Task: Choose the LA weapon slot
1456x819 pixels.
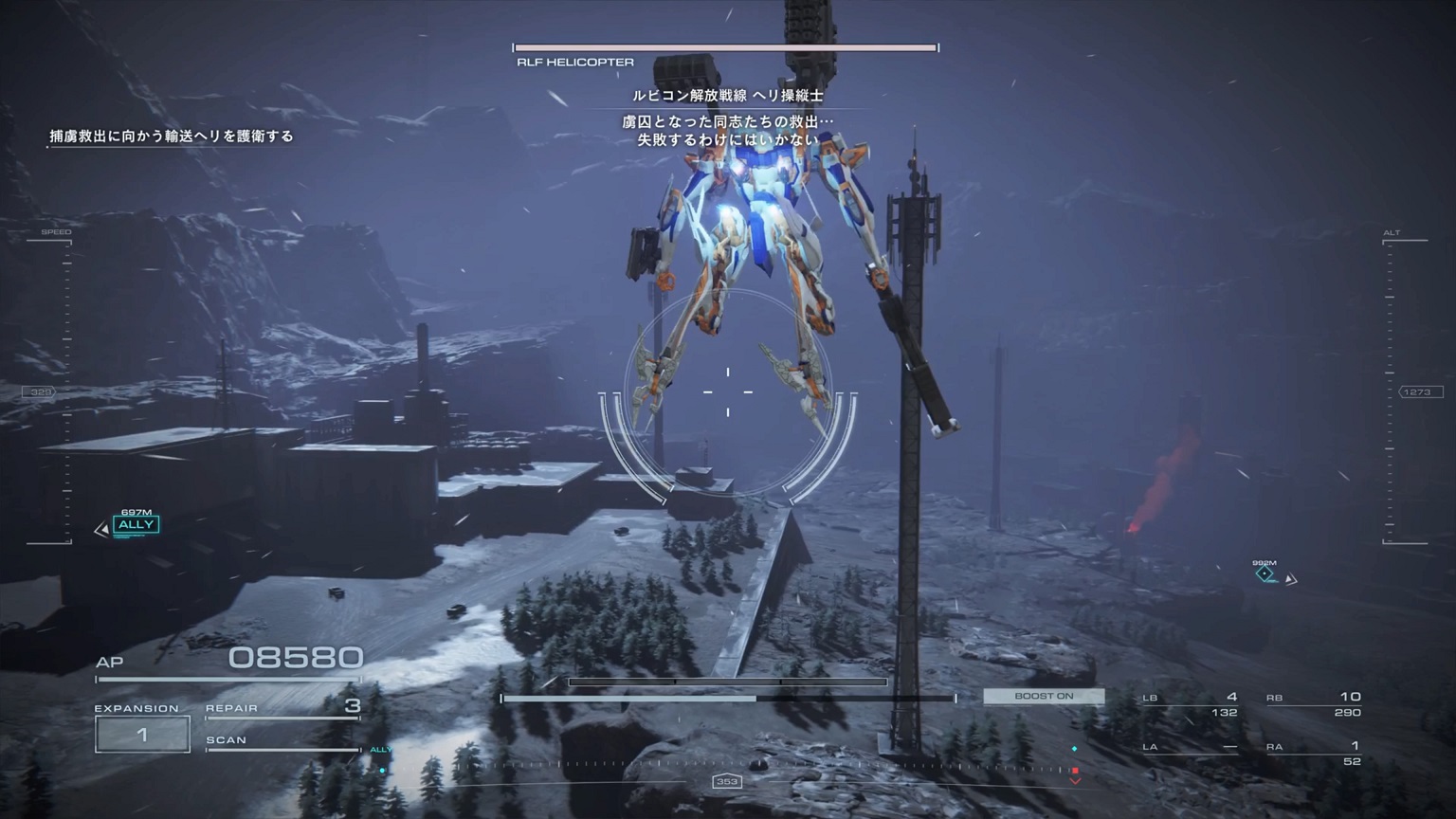Action: point(1191,747)
